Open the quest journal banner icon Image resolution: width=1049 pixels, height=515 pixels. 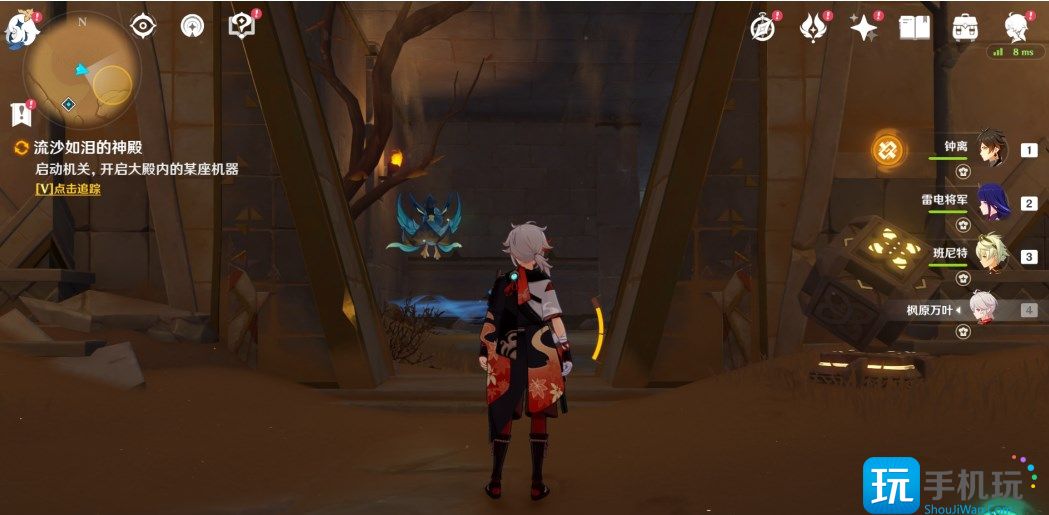[x=20, y=112]
